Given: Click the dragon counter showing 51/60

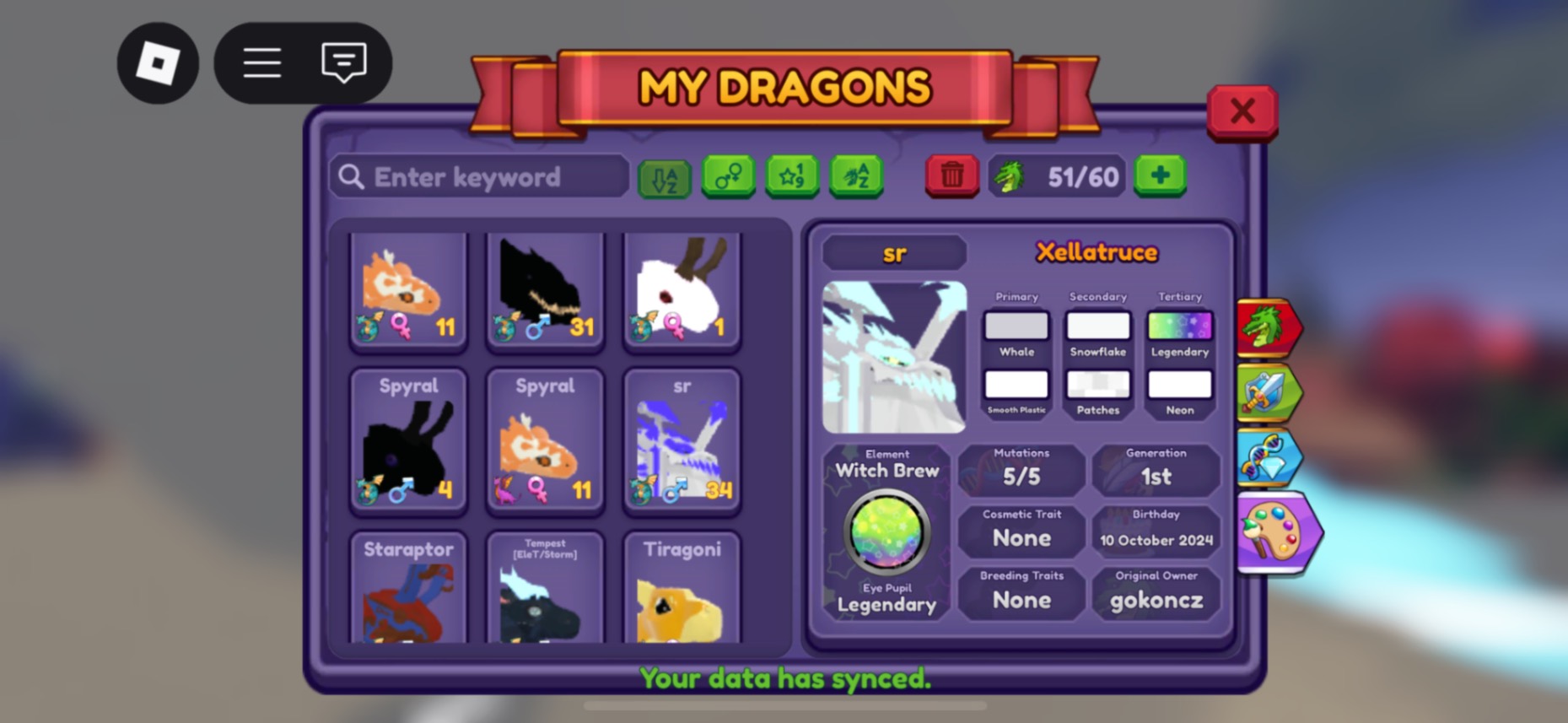Looking at the screenshot, I should click(x=1057, y=176).
